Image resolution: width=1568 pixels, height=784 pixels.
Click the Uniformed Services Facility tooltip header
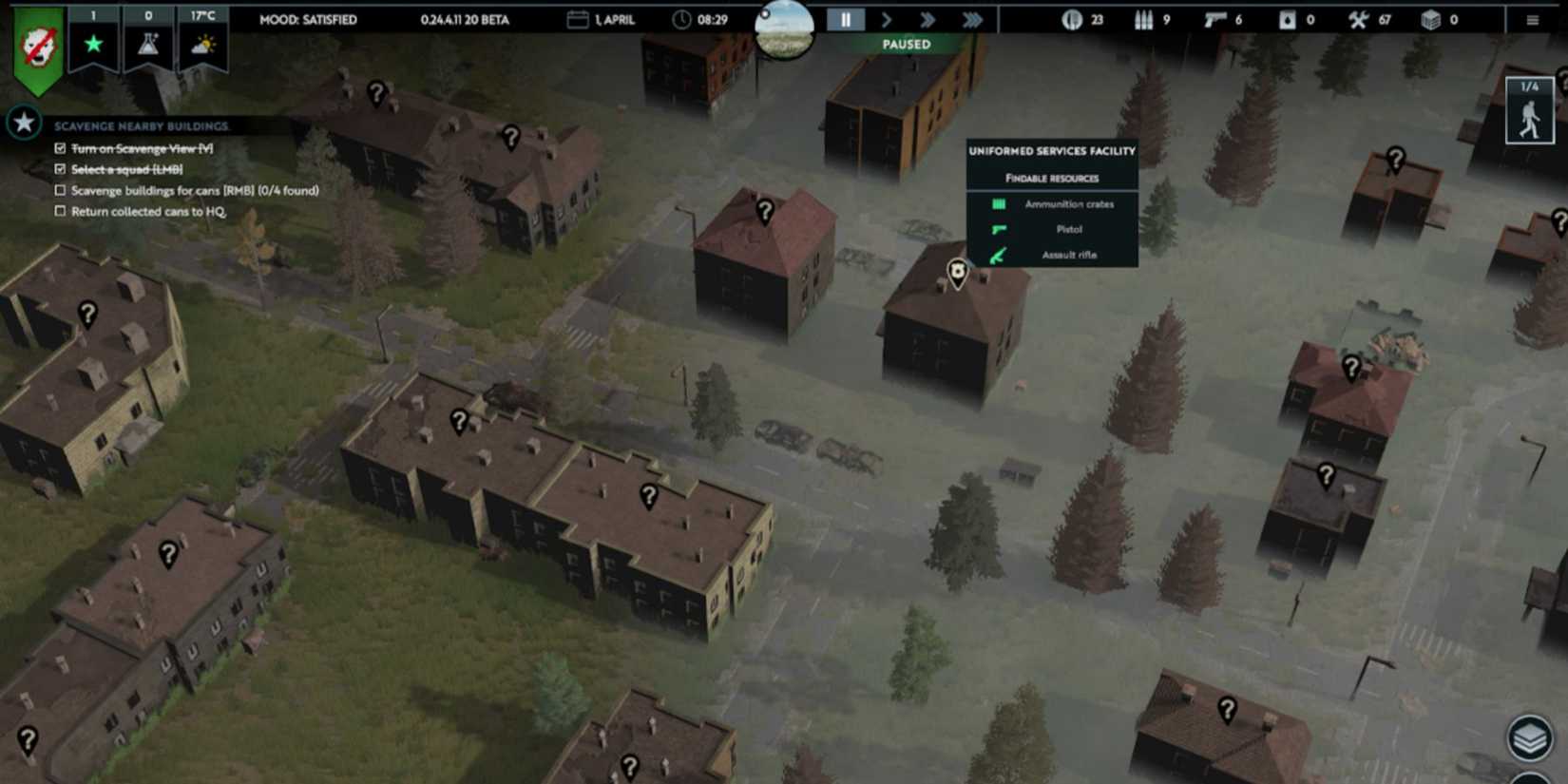1051,151
